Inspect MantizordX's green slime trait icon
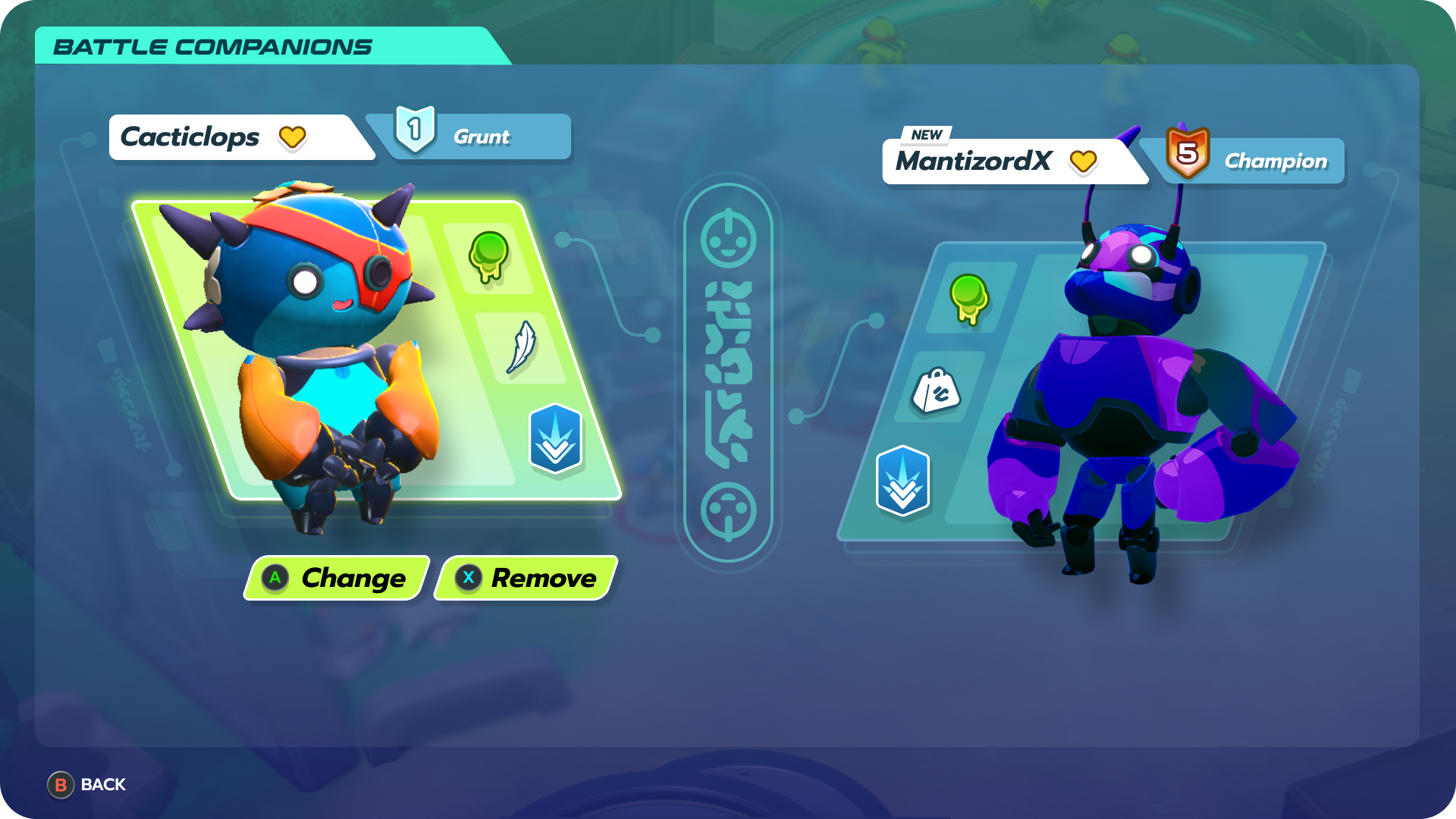The width and height of the screenshot is (1456, 819). point(968,298)
